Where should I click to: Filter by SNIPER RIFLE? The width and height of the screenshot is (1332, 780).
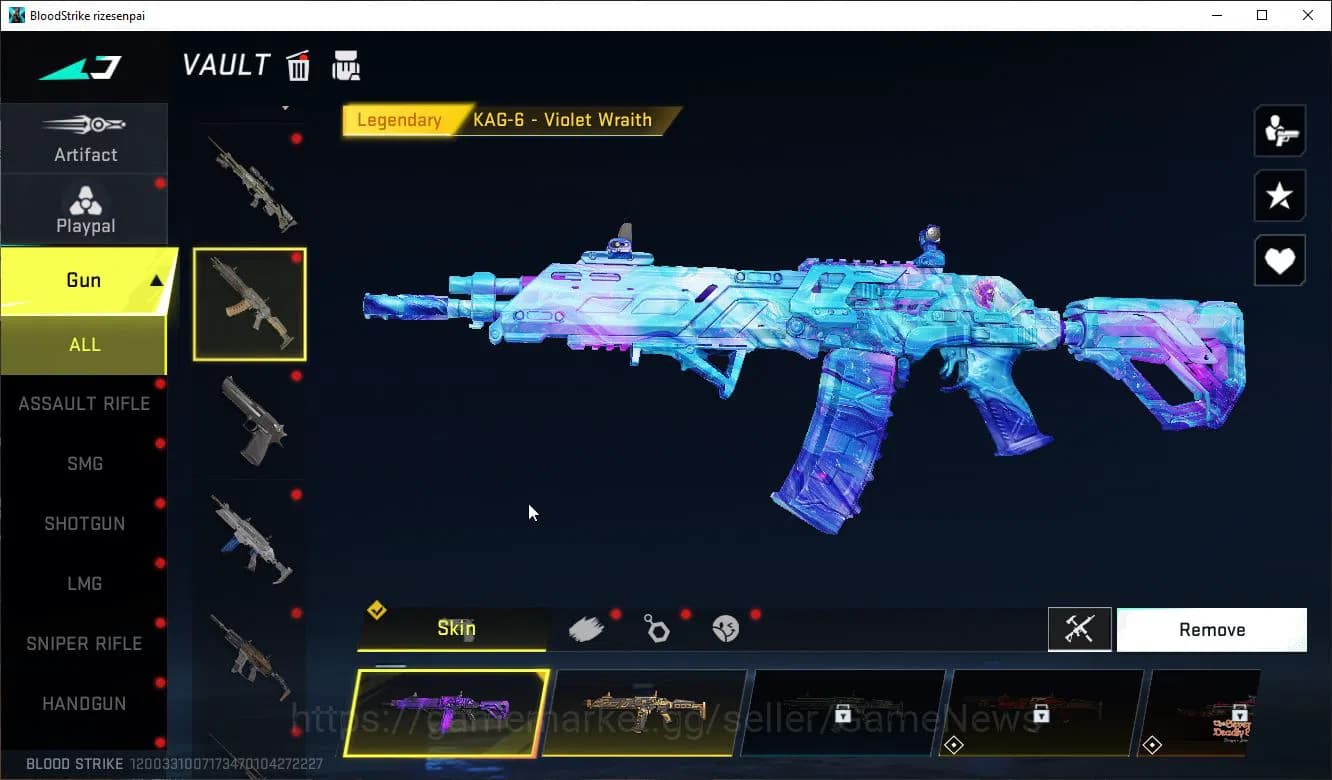click(x=84, y=644)
